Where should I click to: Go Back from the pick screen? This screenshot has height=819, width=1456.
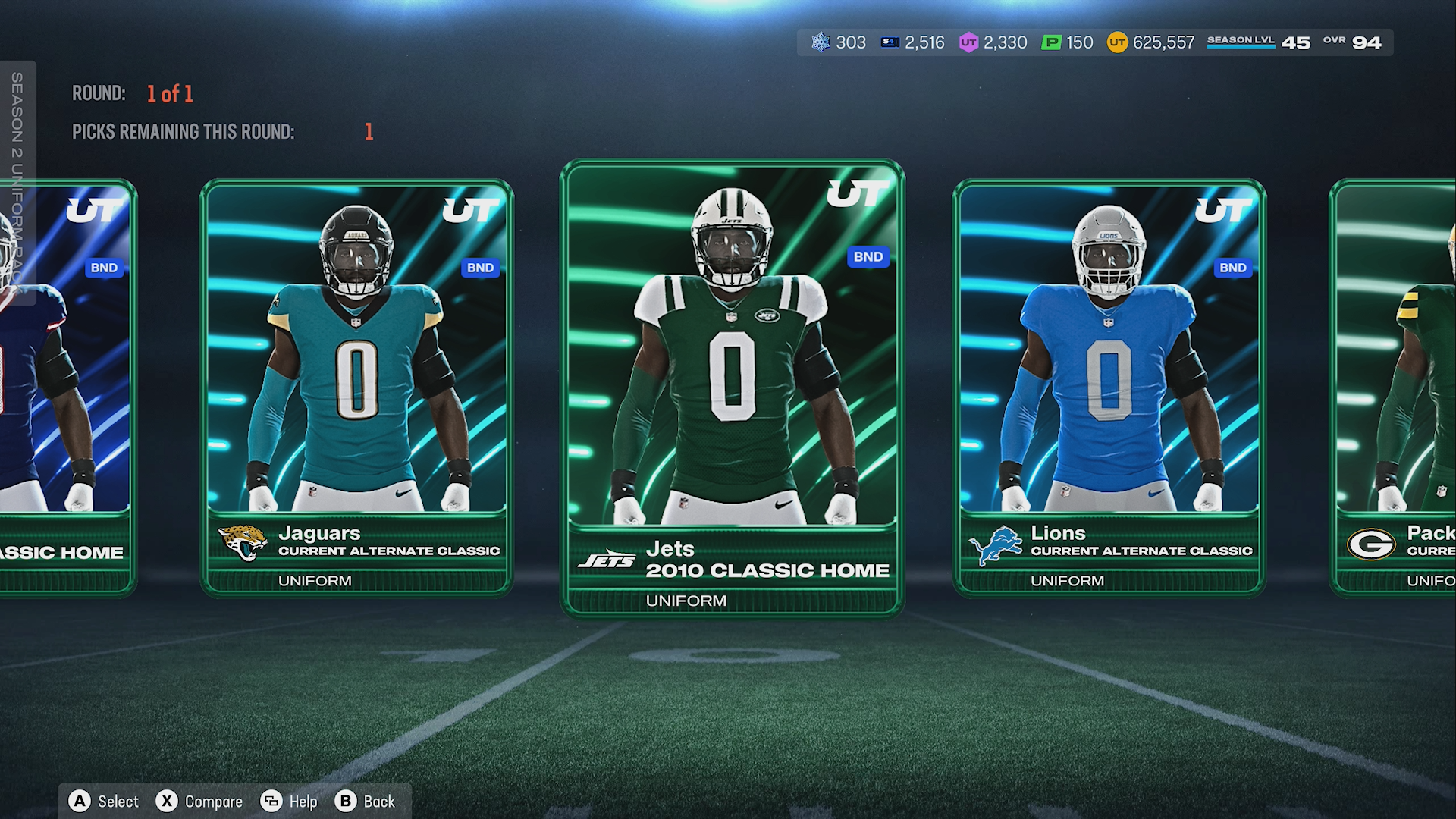click(366, 802)
